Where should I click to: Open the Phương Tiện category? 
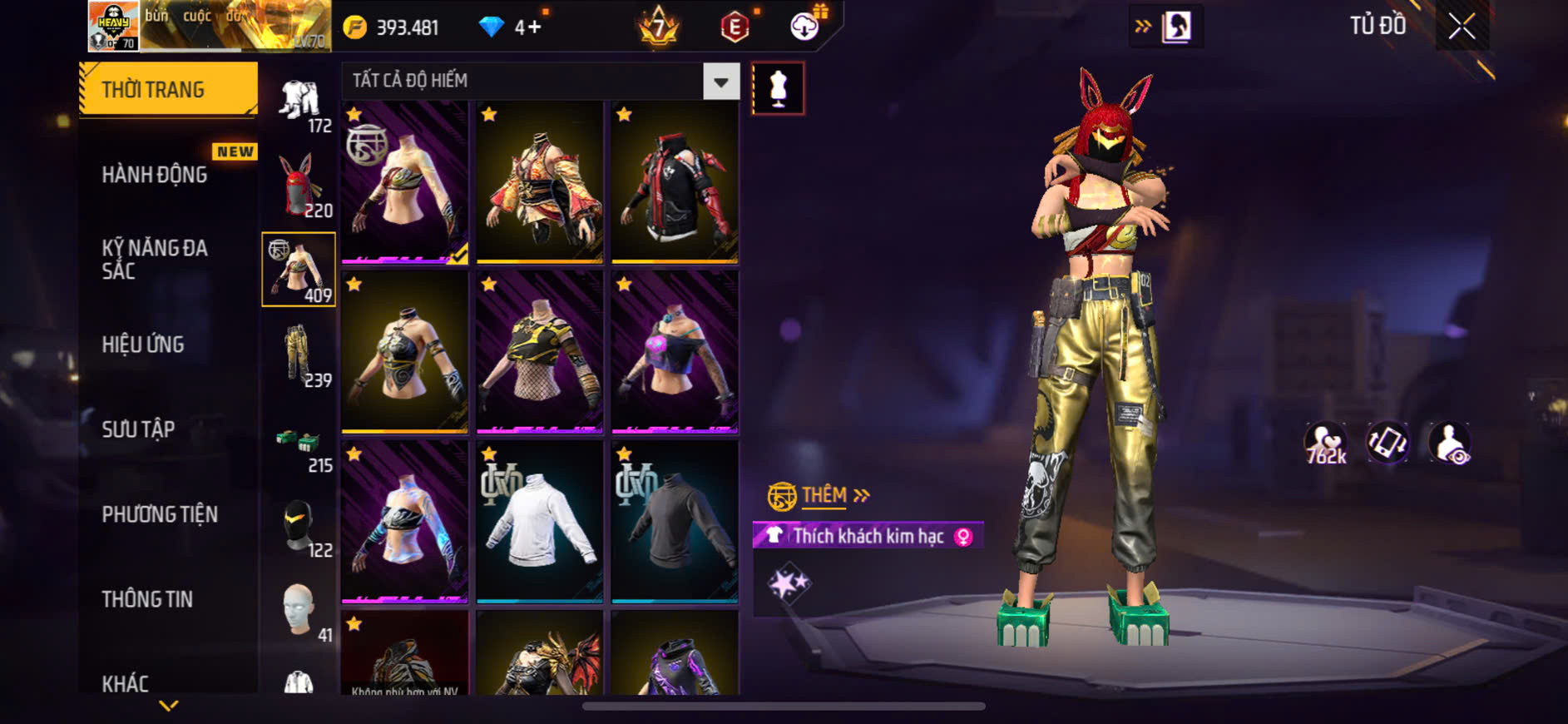pyautogui.click(x=160, y=514)
